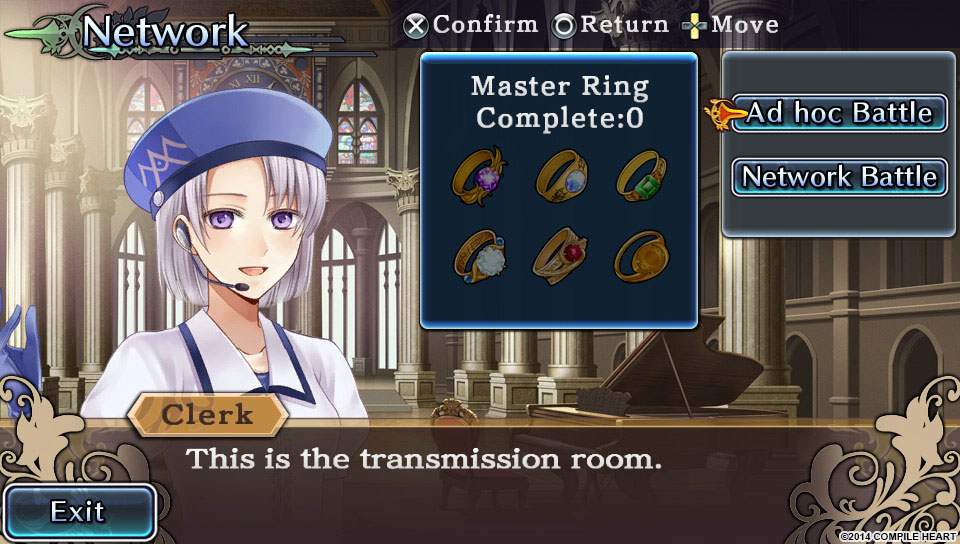Select the large white diamond ring
This screenshot has width=960, height=544.
479,255
